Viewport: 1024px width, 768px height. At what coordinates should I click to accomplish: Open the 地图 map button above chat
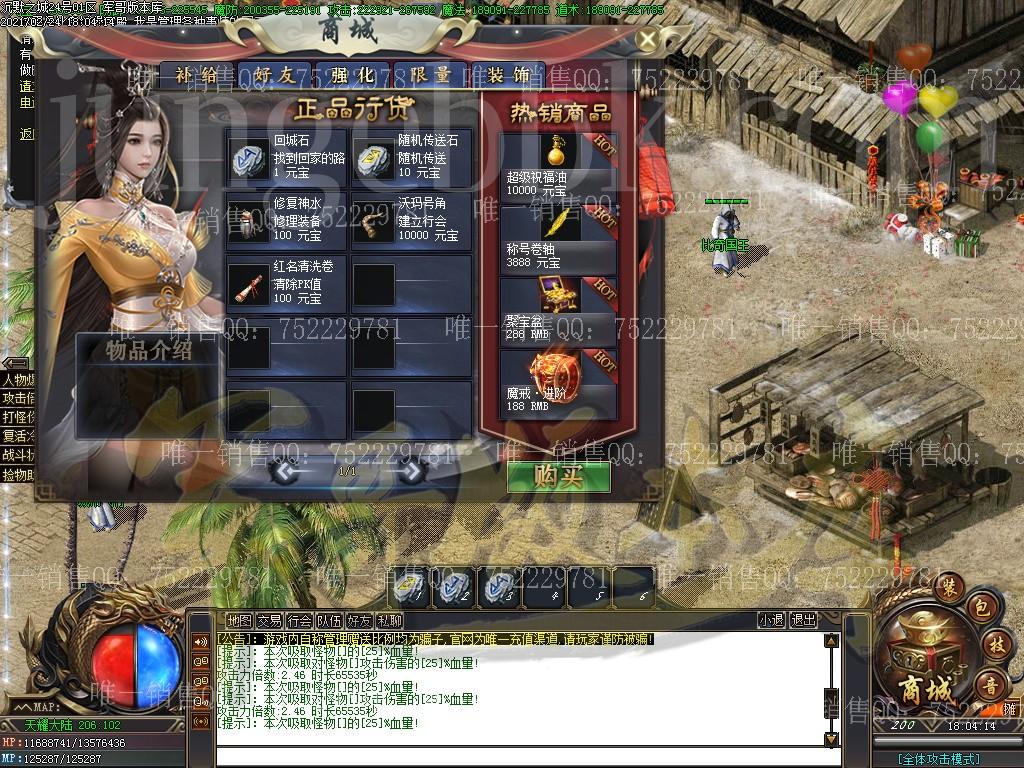239,621
